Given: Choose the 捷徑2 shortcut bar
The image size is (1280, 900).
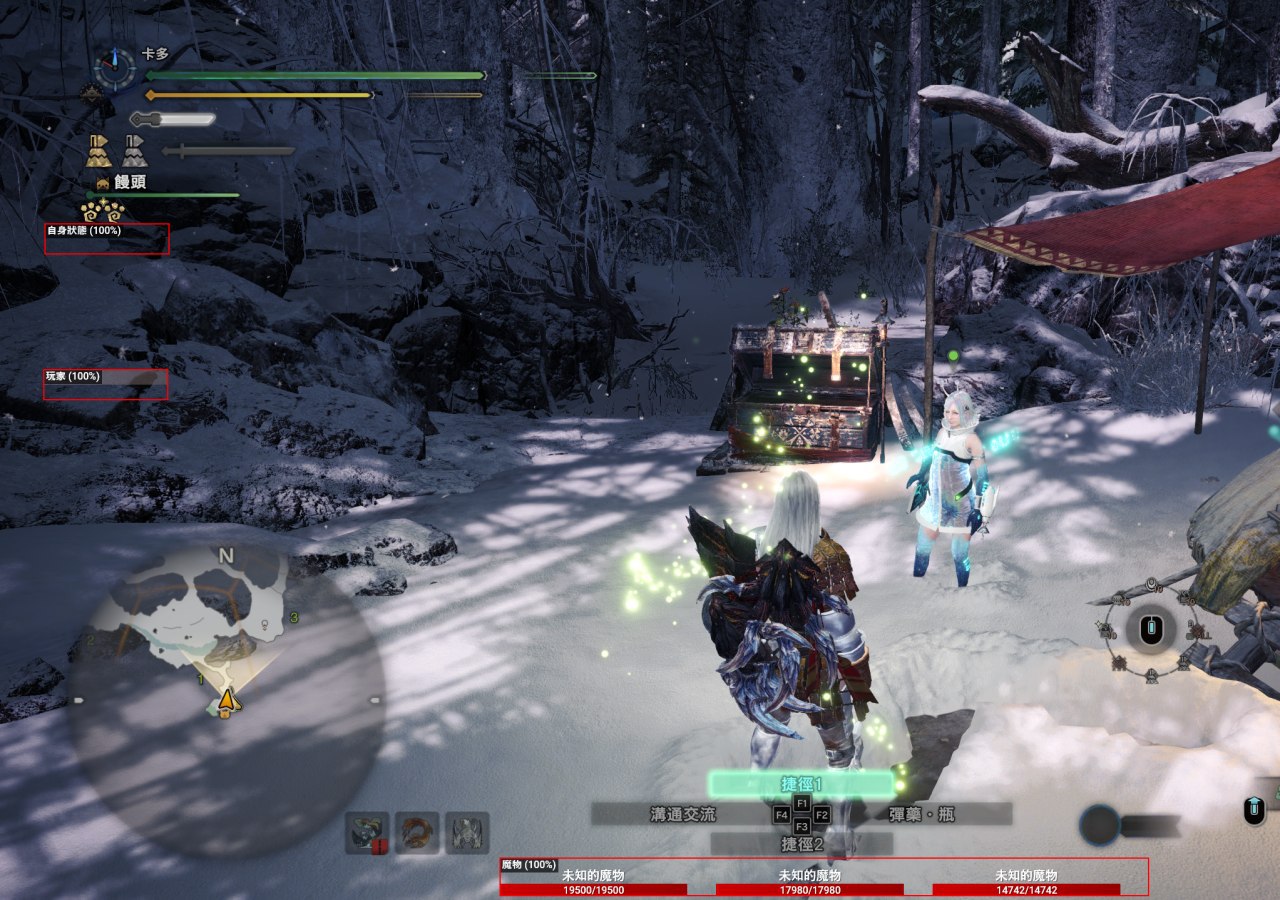Looking at the screenshot, I should pos(801,844).
